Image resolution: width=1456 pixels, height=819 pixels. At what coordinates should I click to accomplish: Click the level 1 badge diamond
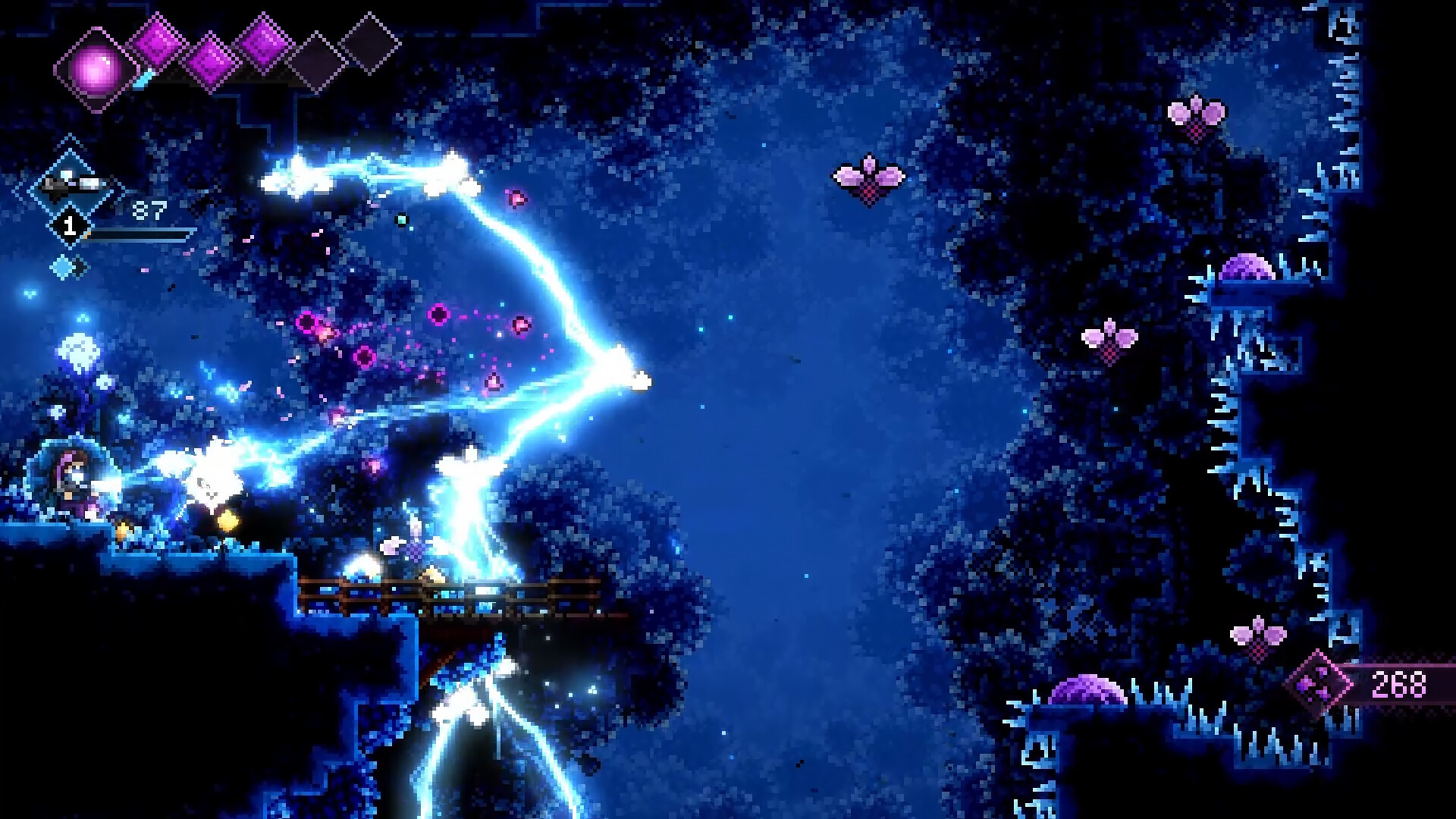click(71, 224)
